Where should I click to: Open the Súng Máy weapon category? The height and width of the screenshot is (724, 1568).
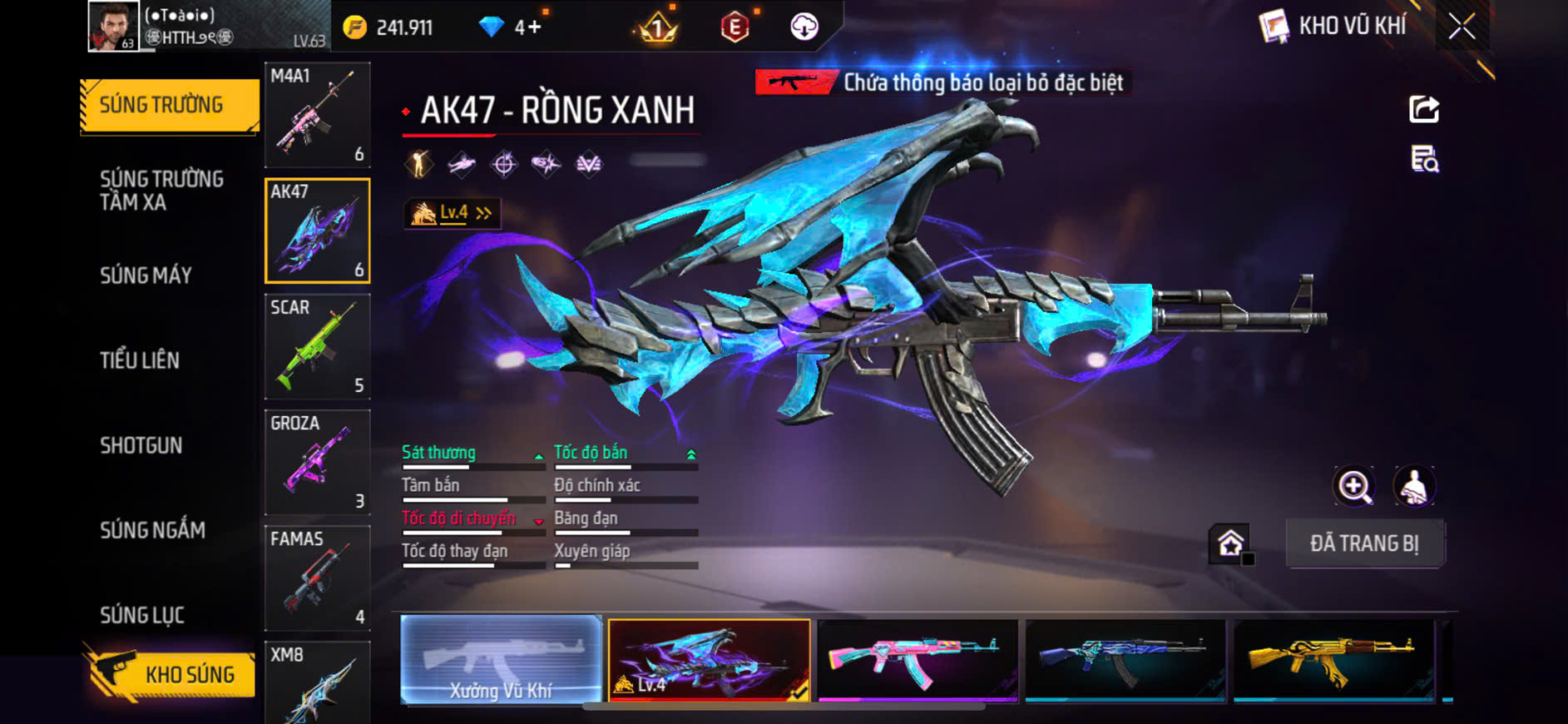click(146, 275)
